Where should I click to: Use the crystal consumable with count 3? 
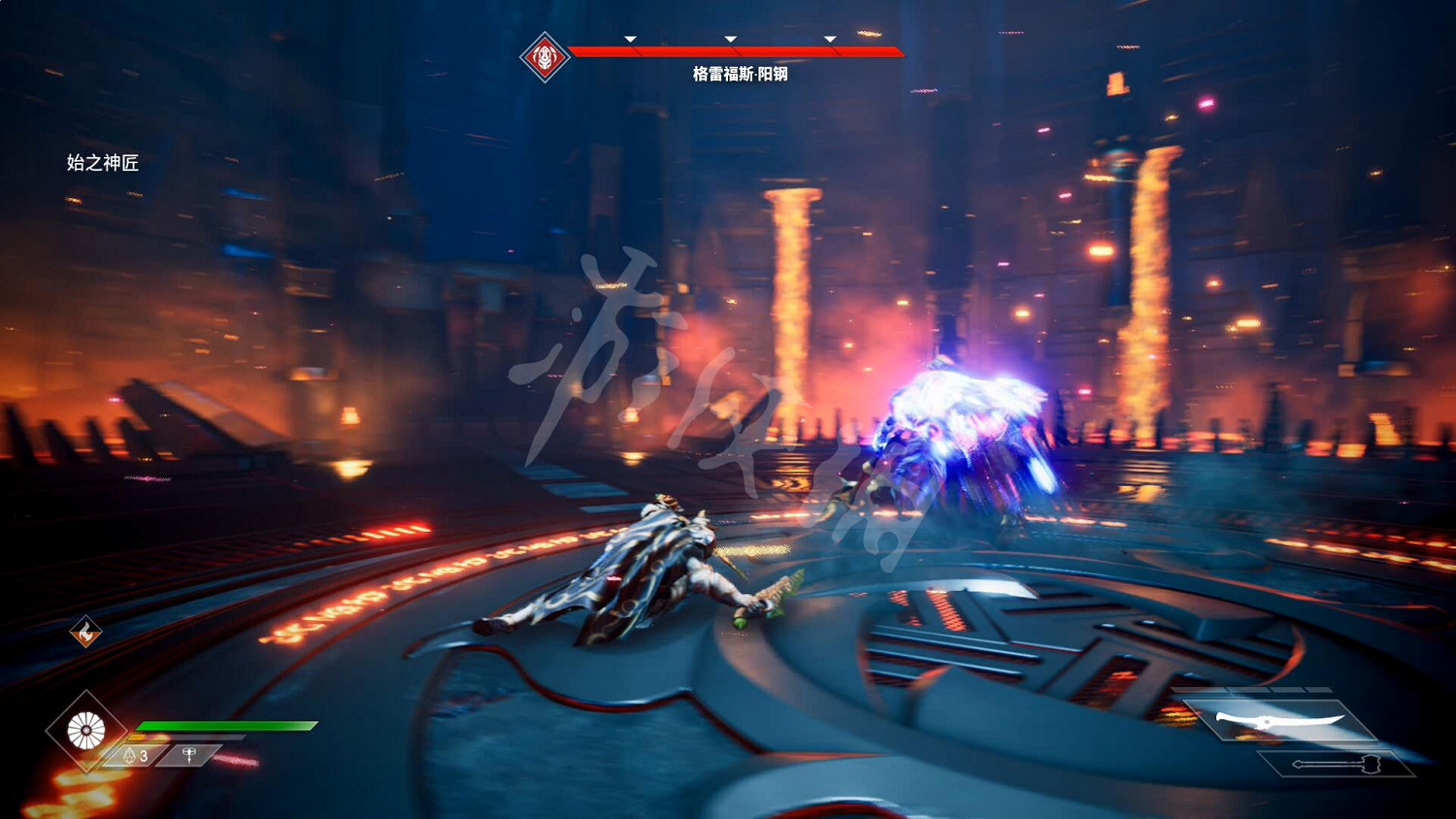pyautogui.click(x=135, y=755)
